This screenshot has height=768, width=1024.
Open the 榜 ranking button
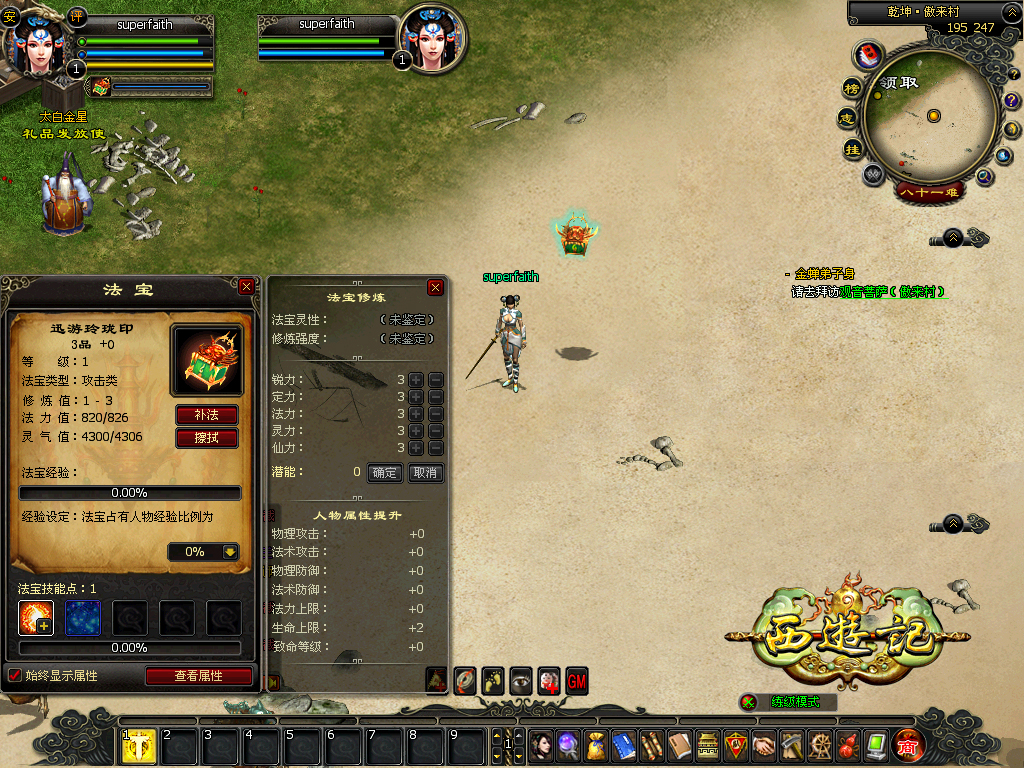[x=852, y=88]
